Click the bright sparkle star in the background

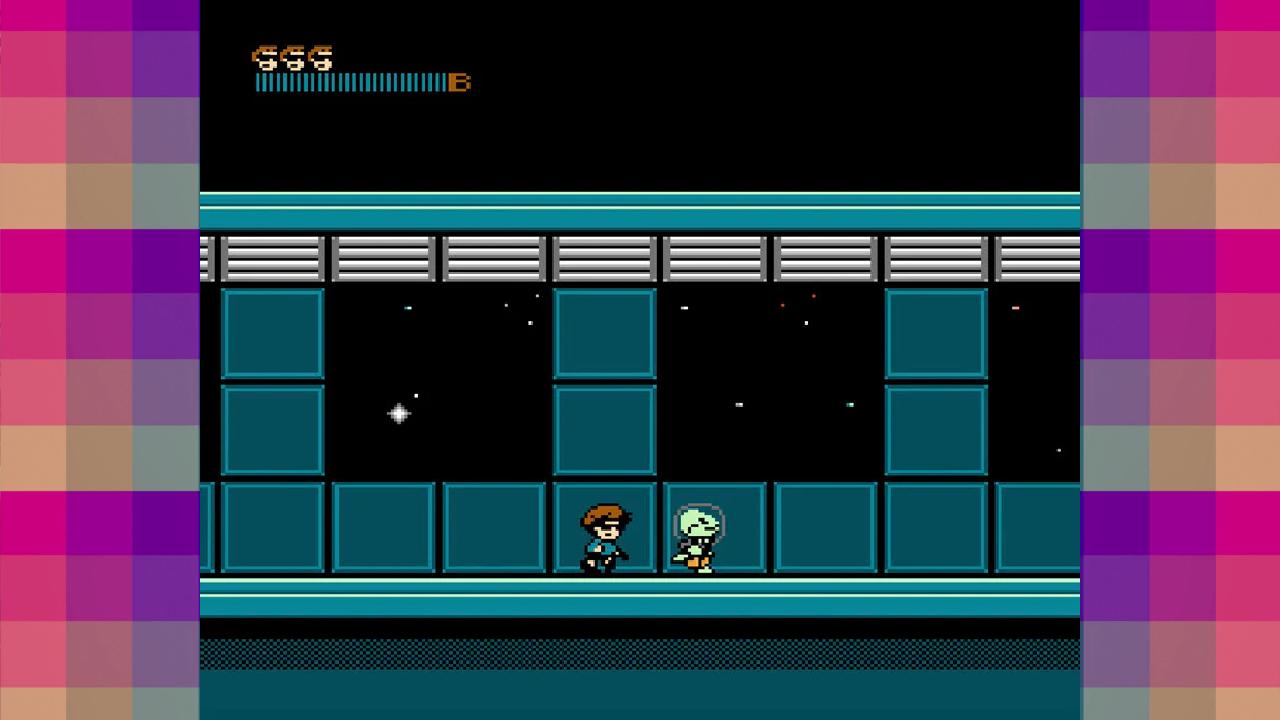[x=398, y=413]
